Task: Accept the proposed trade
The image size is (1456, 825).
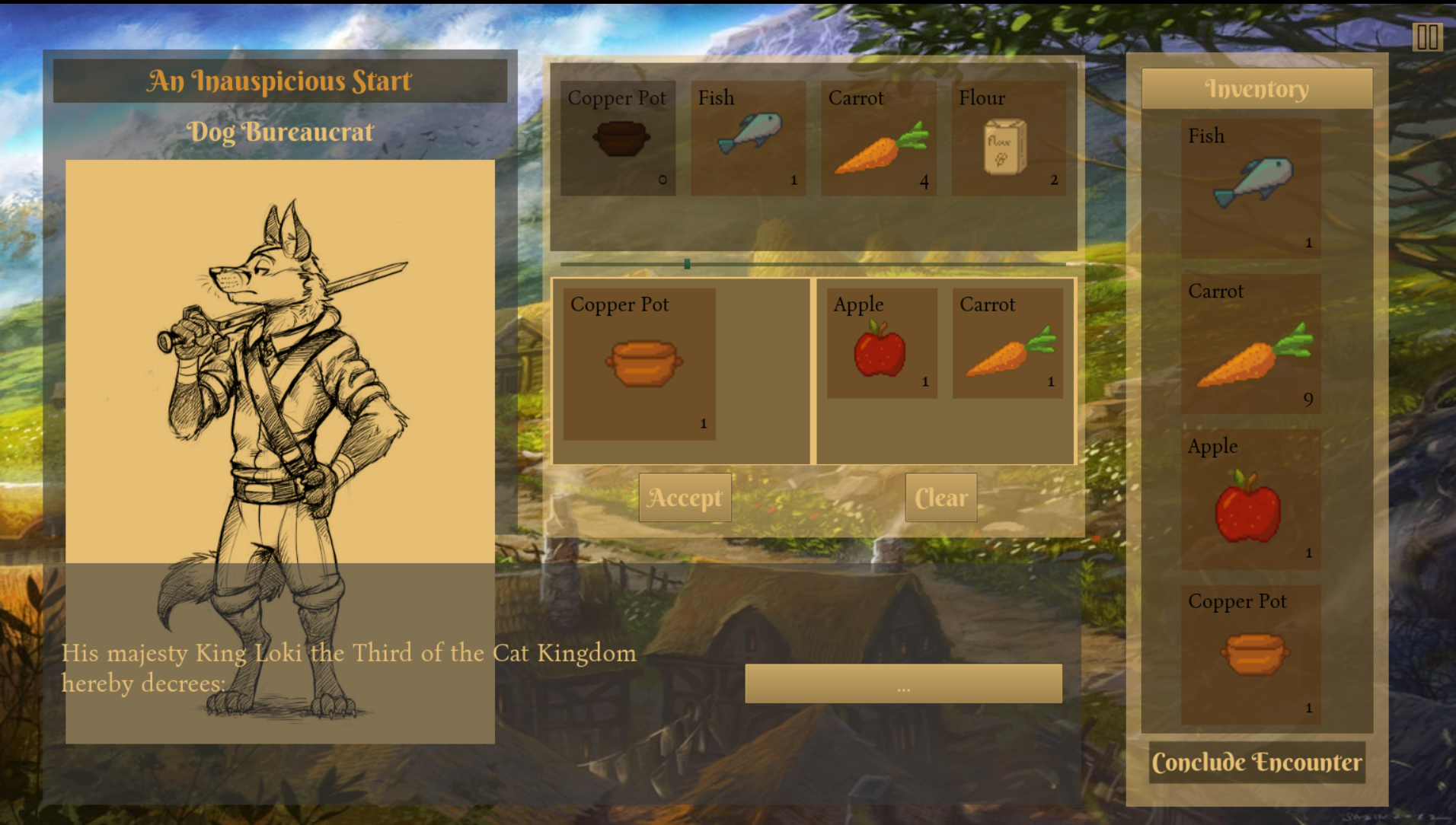Action: click(x=685, y=498)
